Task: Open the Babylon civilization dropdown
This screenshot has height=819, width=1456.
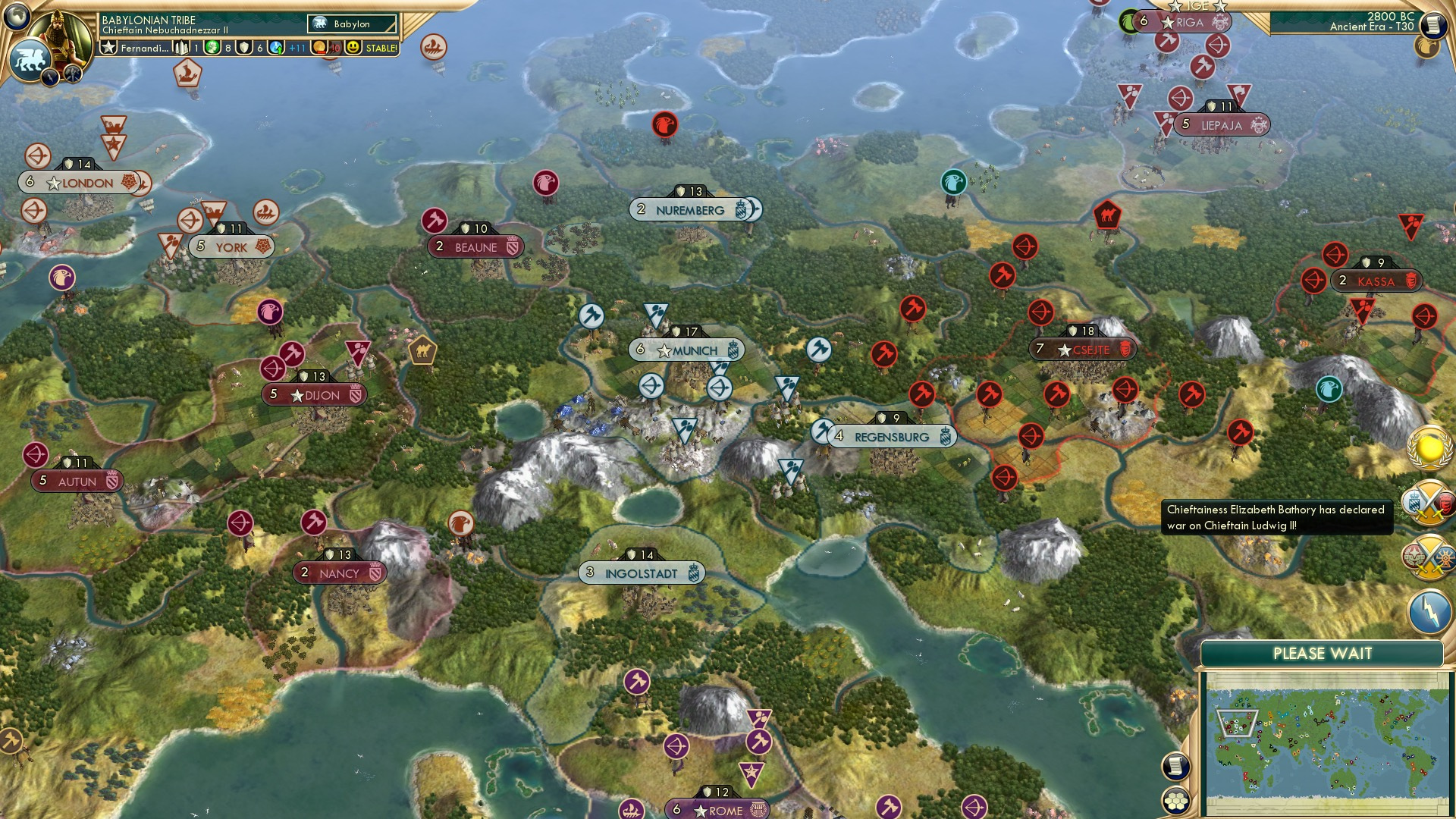Action: (351, 24)
